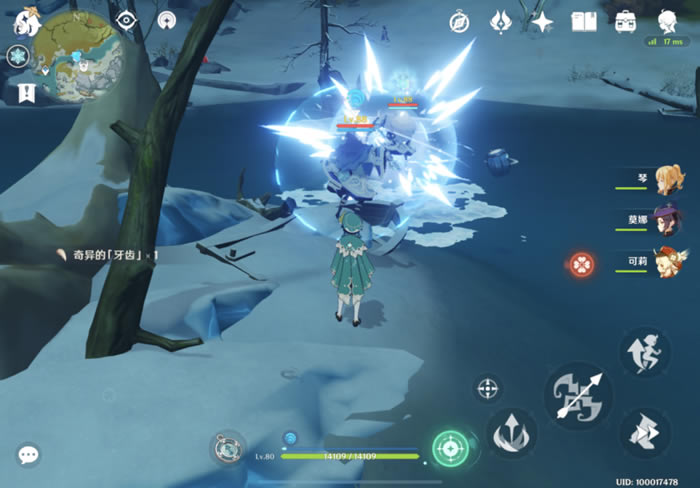Tap the red clover icon beside 可莉
700x488 pixels.
[582, 265]
